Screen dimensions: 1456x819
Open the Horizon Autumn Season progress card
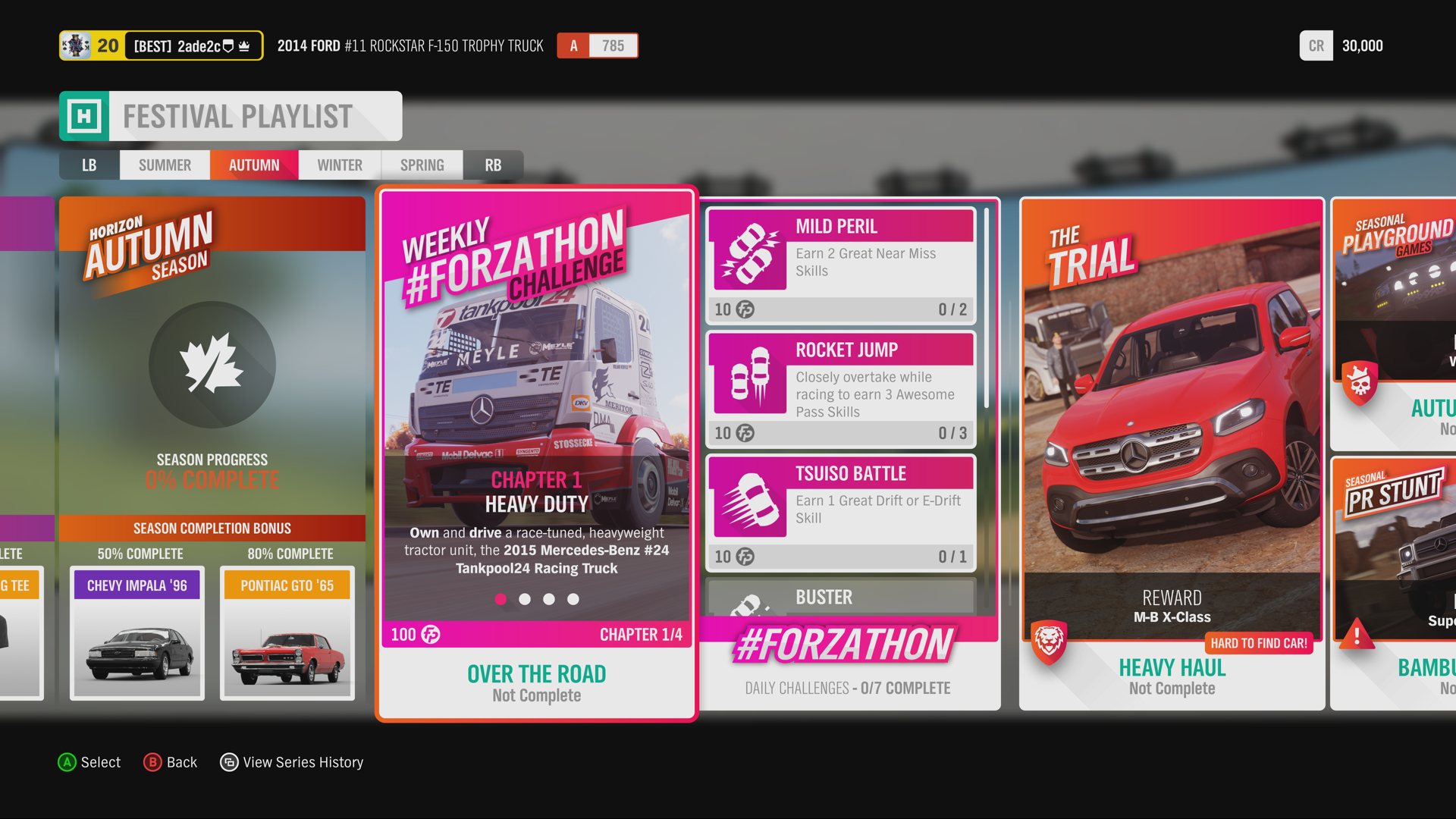click(x=212, y=364)
